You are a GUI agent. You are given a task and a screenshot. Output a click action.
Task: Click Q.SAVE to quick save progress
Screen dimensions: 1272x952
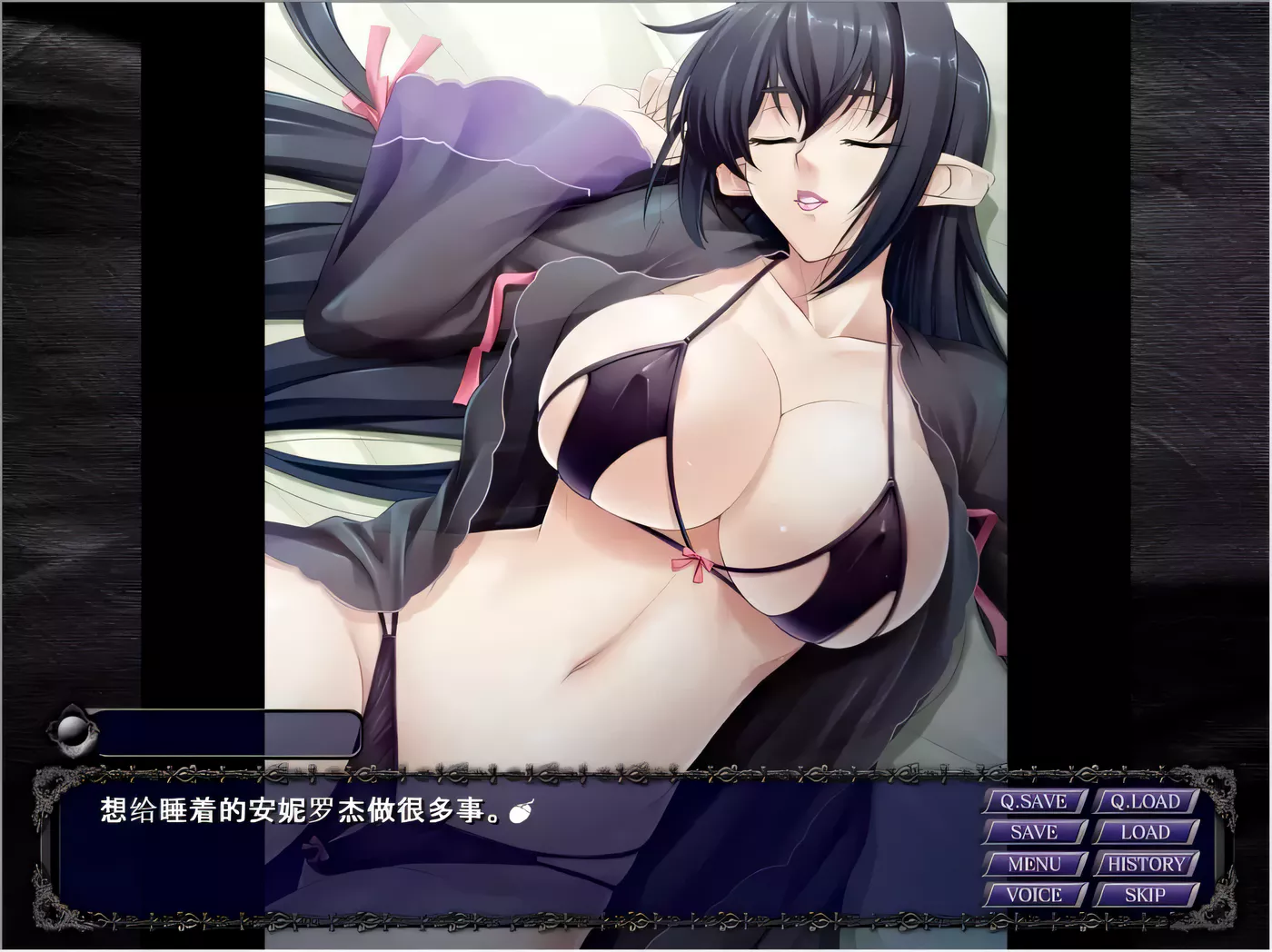[1032, 802]
